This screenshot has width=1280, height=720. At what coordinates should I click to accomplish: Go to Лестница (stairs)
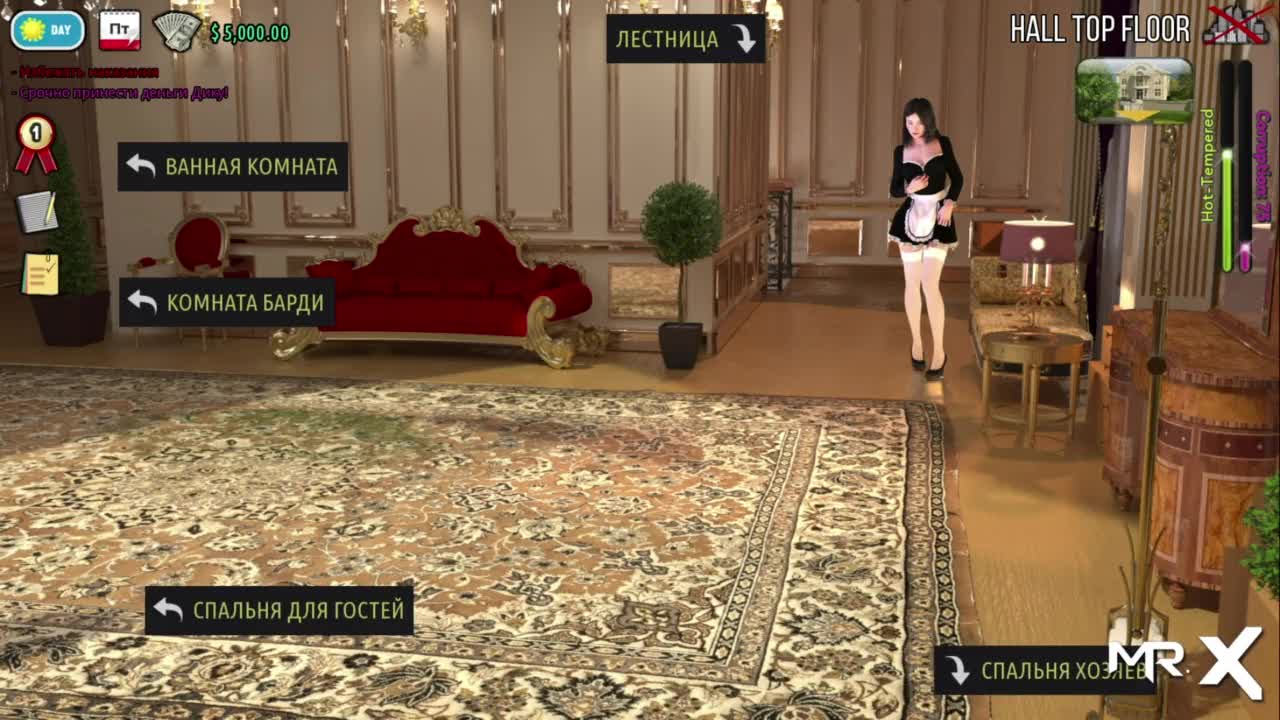click(685, 39)
